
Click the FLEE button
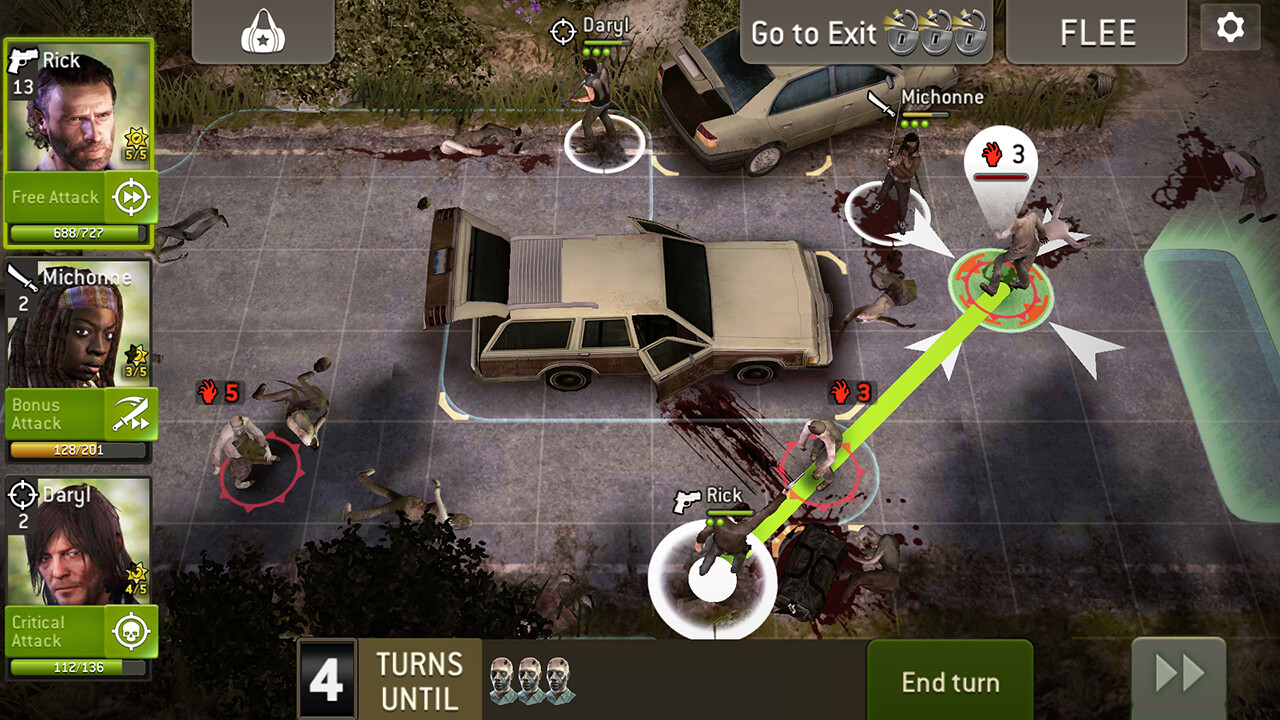pyautogui.click(x=1096, y=32)
